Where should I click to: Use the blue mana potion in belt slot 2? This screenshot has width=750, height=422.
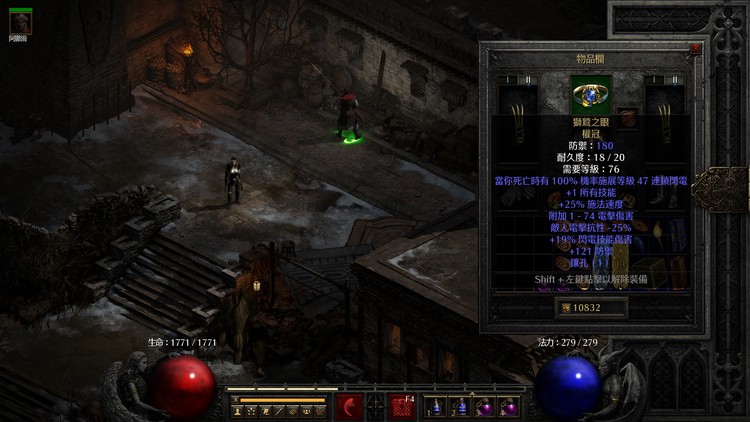click(x=459, y=407)
